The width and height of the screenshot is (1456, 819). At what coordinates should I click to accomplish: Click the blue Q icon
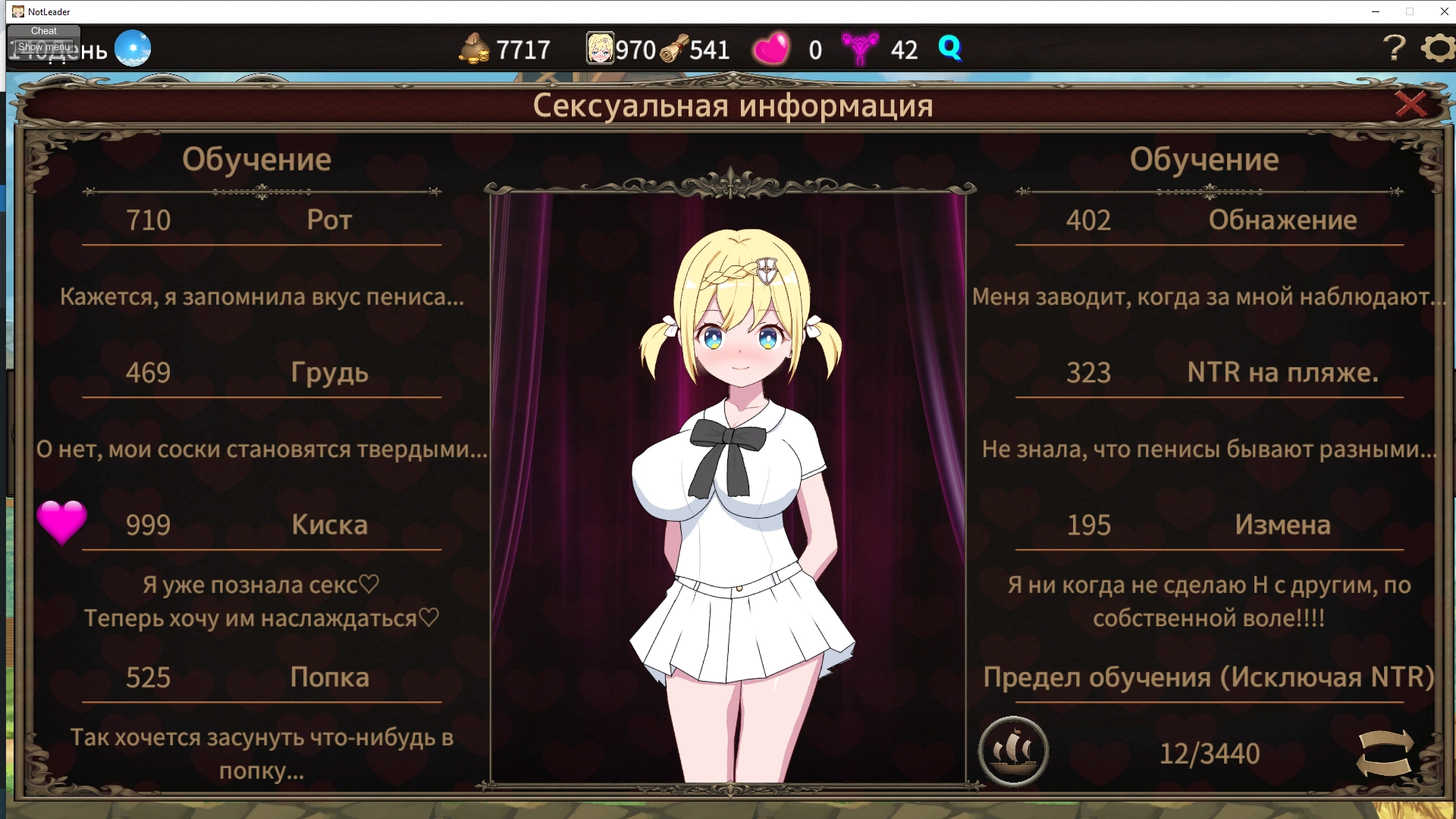click(949, 48)
